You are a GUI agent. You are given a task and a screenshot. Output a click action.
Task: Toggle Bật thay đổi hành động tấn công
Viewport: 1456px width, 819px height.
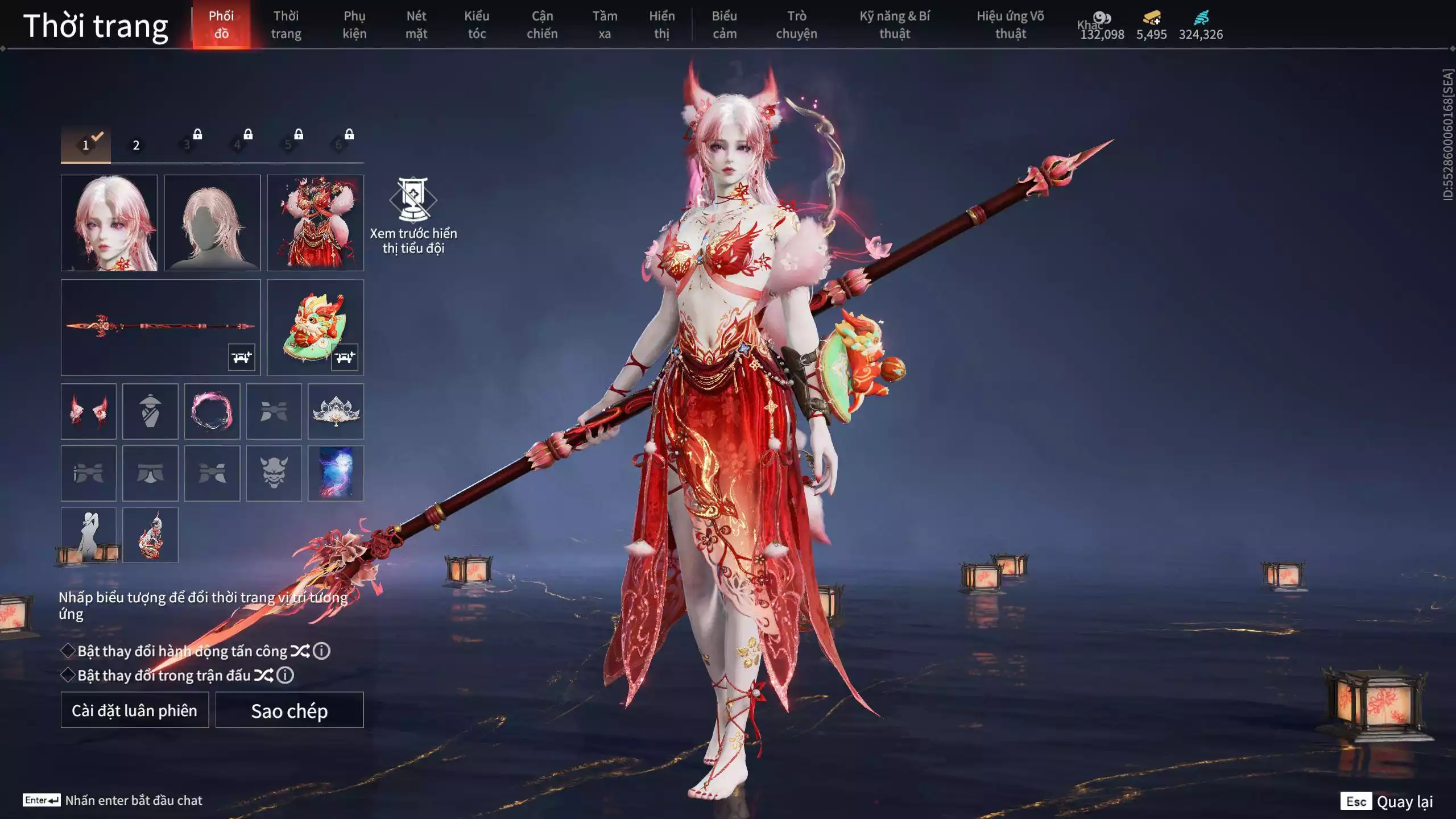coord(68,651)
